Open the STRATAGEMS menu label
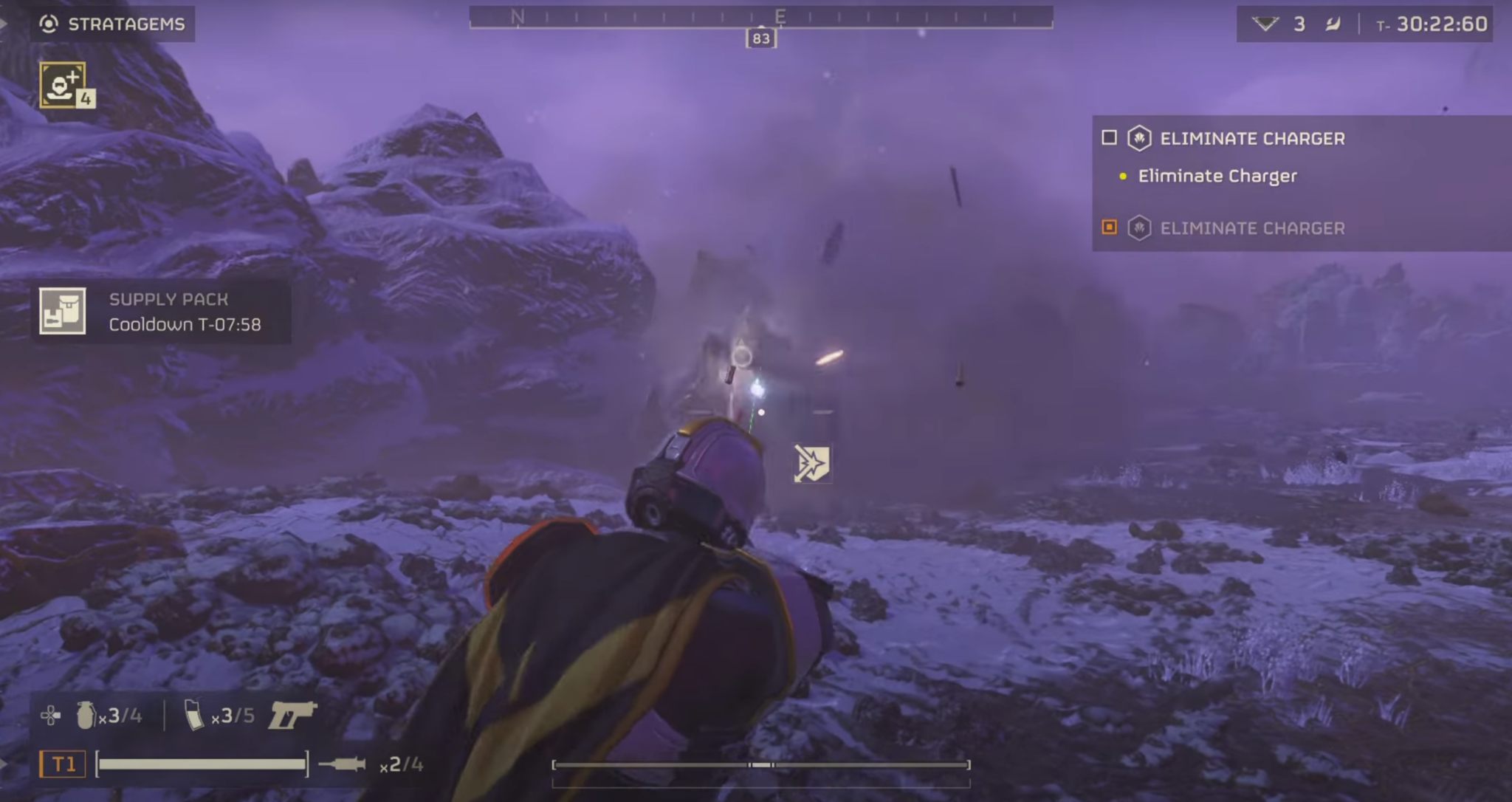Viewport: 1512px width, 802px height. [x=126, y=24]
